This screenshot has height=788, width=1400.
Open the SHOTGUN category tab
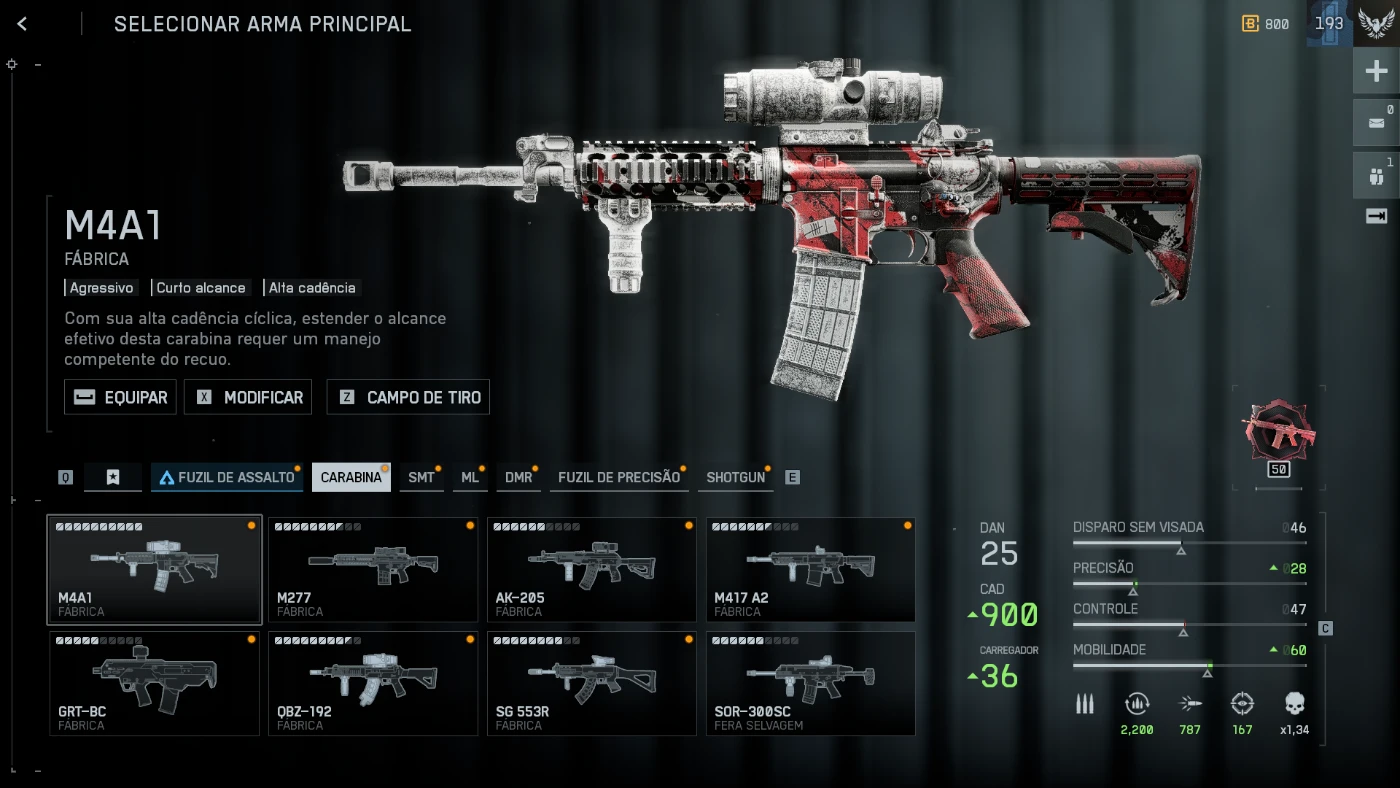coord(735,477)
